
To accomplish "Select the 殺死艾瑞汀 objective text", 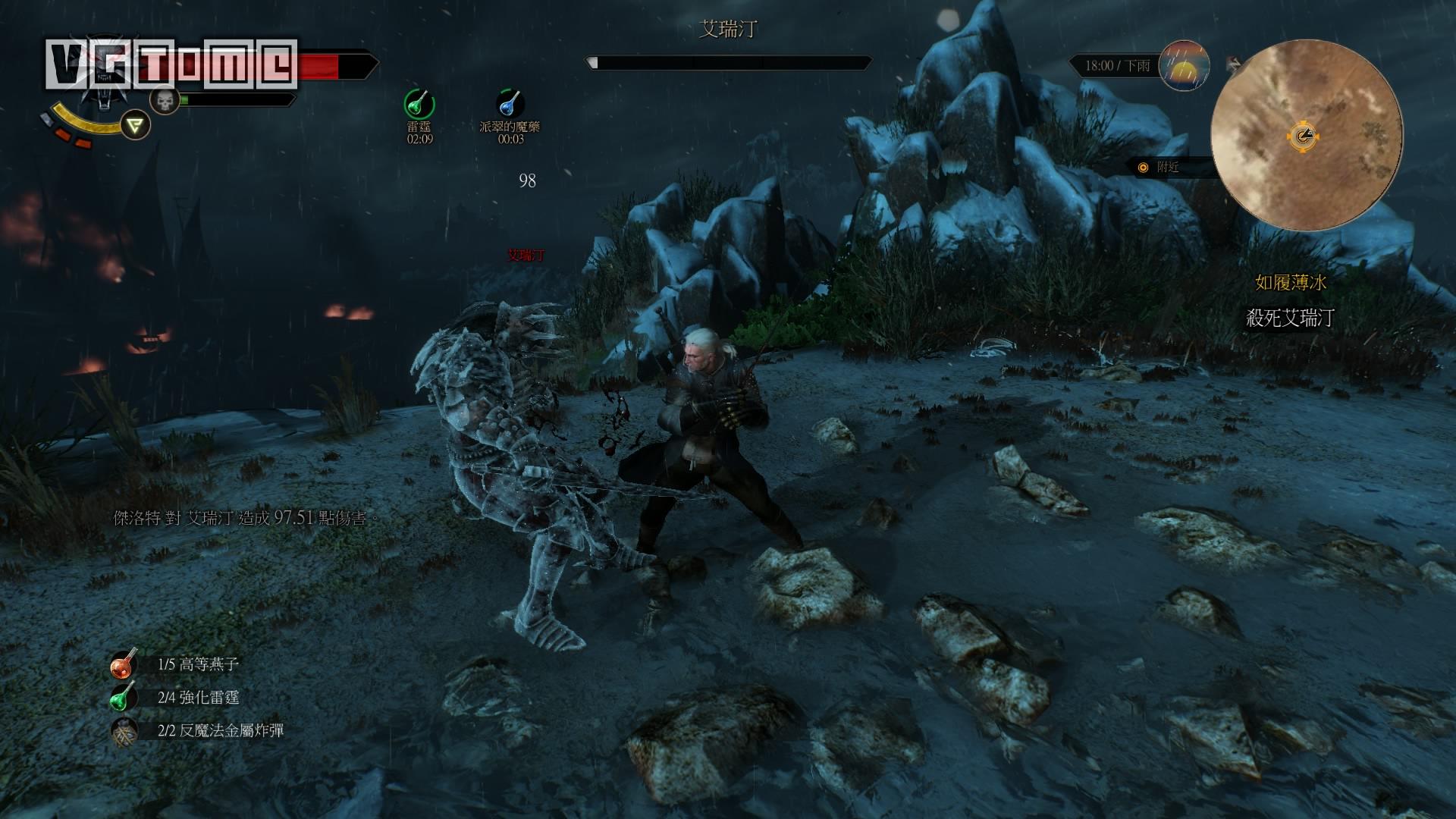I will pyautogui.click(x=1290, y=318).
